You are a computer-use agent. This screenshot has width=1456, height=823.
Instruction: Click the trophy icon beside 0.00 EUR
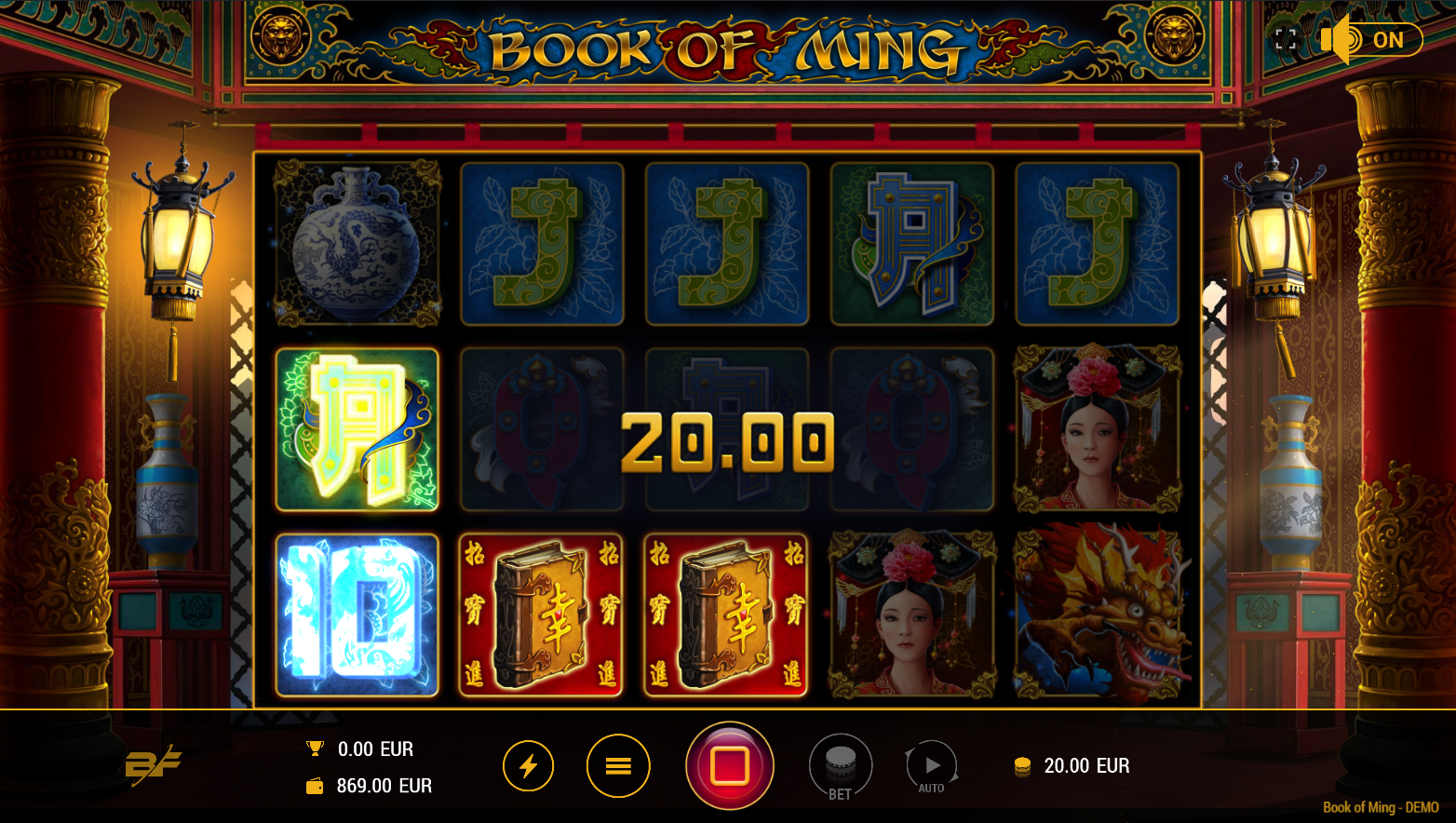[315, 748]
